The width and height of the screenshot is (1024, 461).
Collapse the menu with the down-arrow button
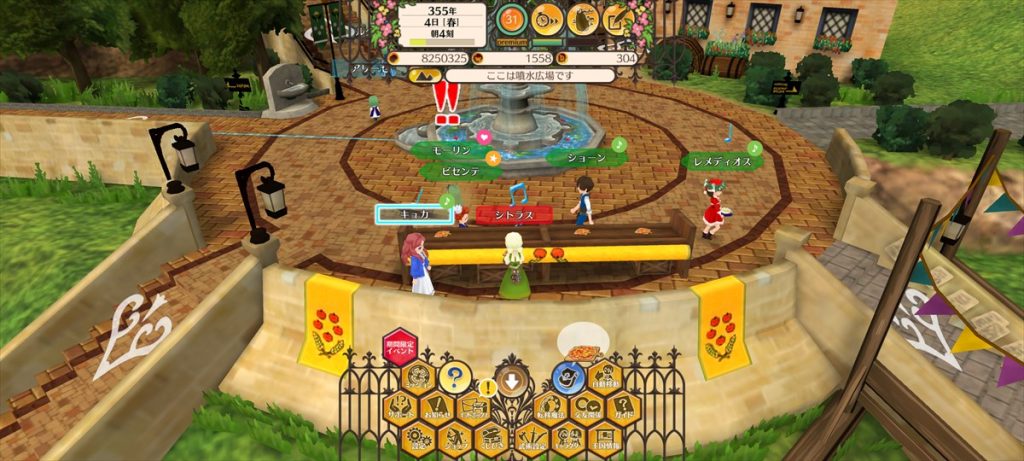512,380
